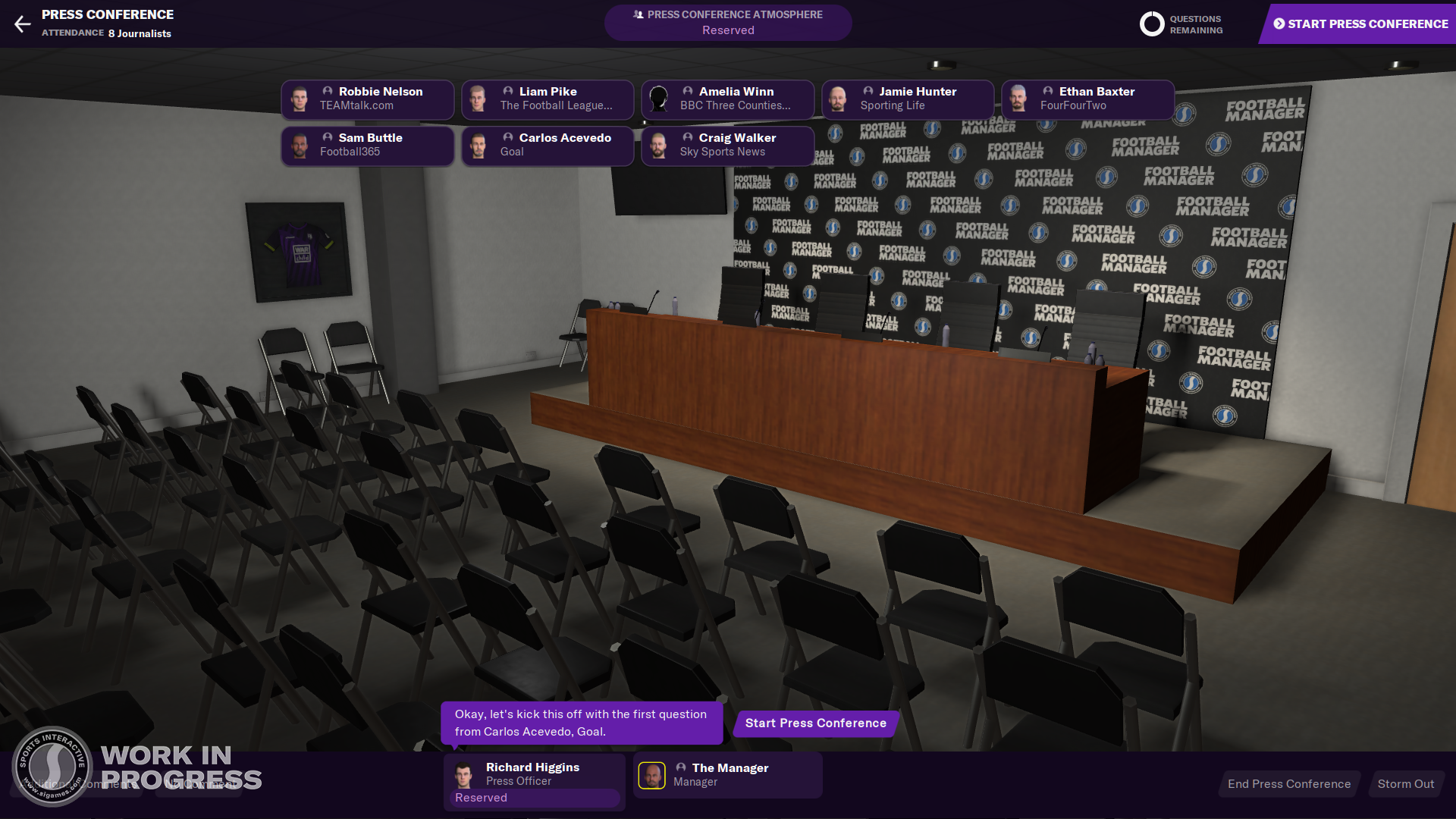Click End Press Conference
Image resolution: width=1456 pixels, height=819 pixels.
[1289, 783]
